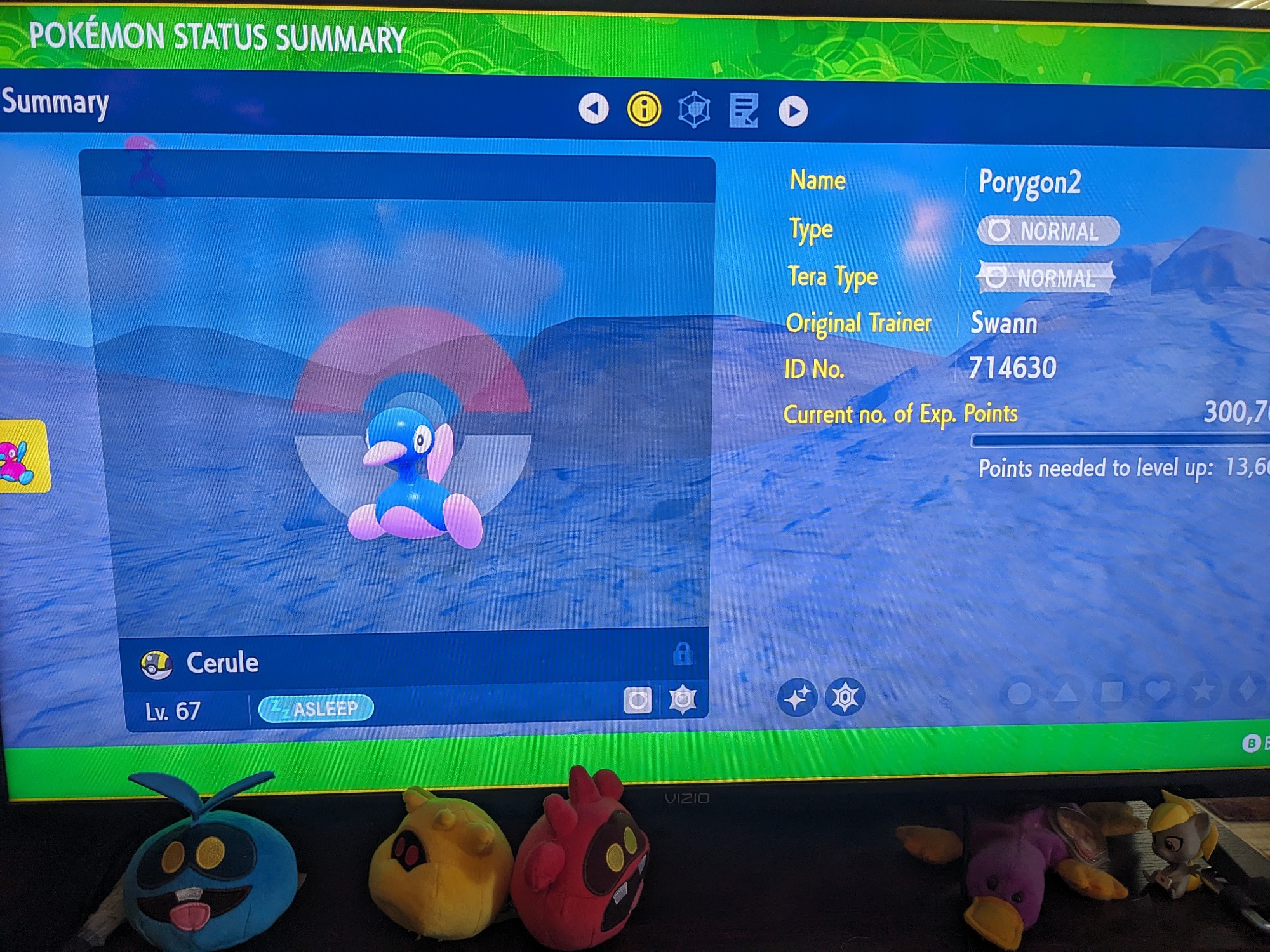Viewport: 1270px width, 952px height.
Task: Advance with the next summary page arrow
Action: pyautogui.click(x=793, y=112)
